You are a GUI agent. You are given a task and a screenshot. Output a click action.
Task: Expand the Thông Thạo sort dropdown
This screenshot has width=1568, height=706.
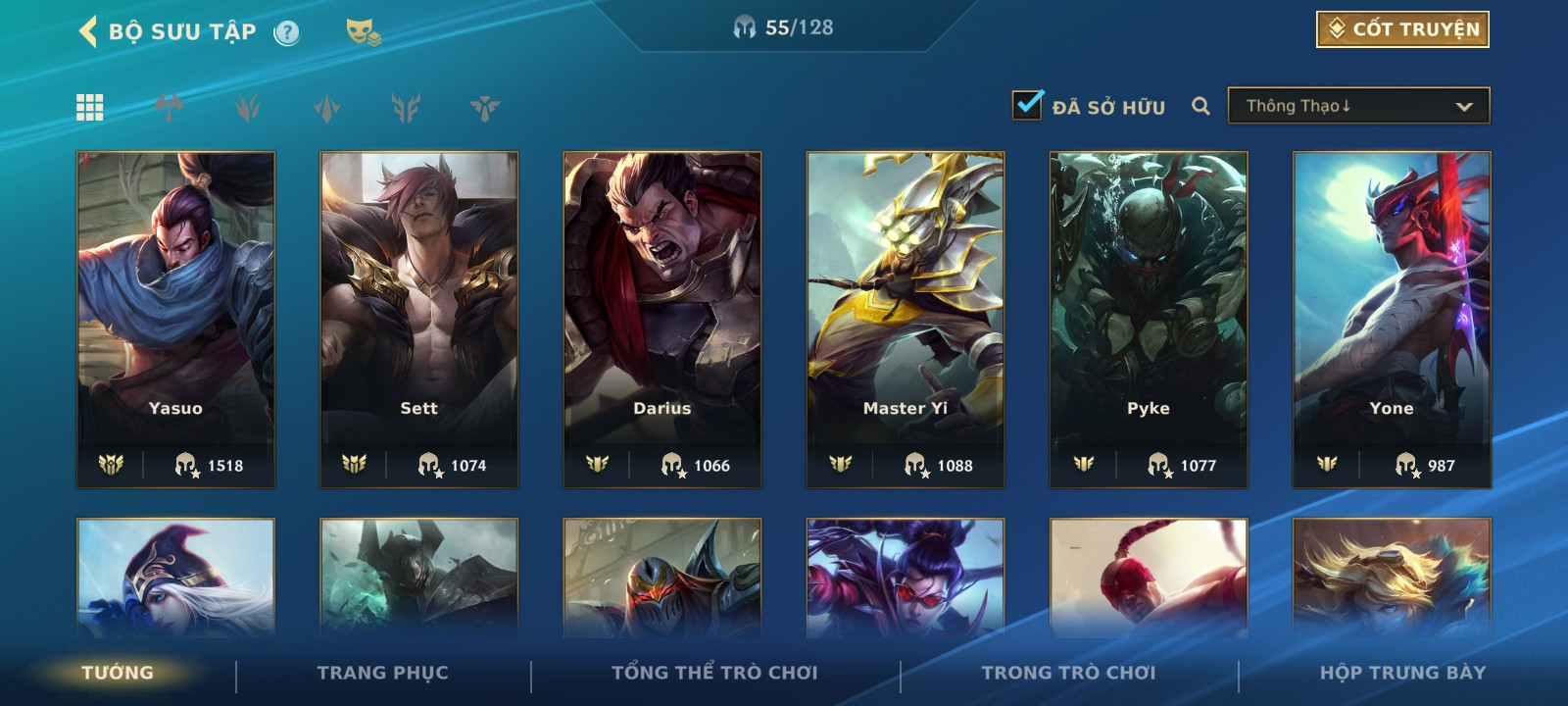coord(1358,106)
